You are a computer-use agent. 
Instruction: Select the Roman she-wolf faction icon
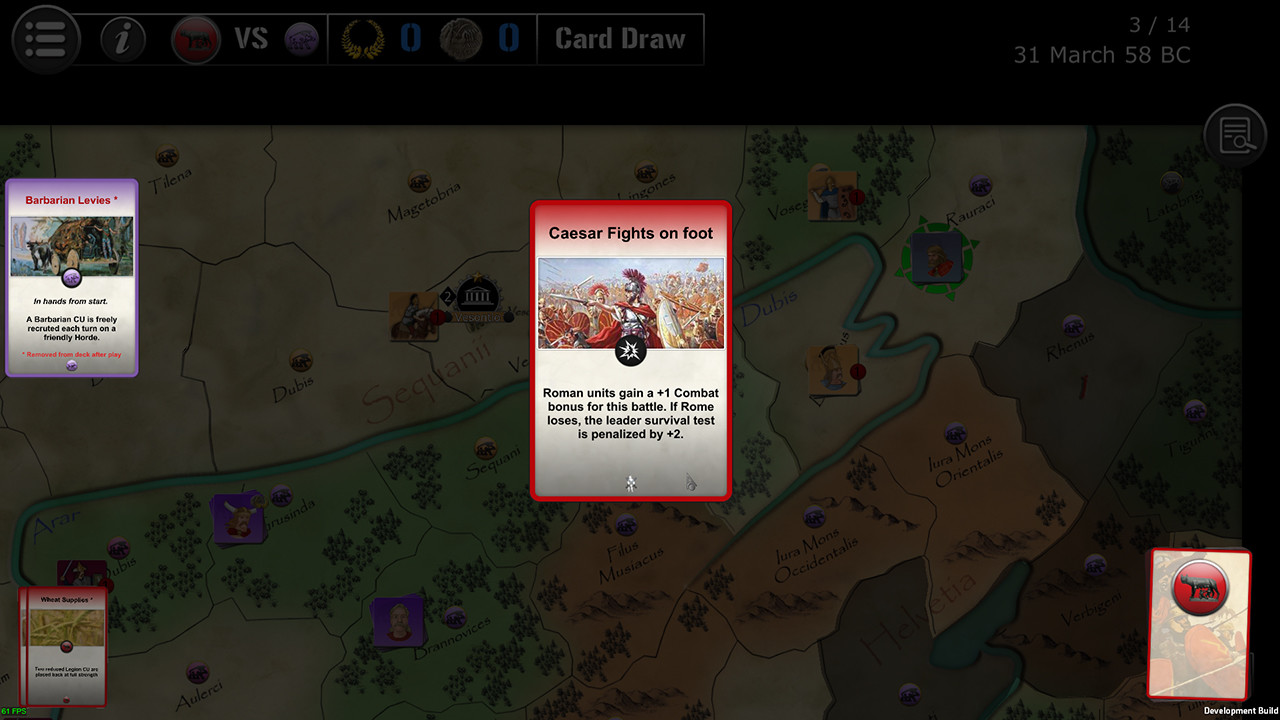click(196, 38)
